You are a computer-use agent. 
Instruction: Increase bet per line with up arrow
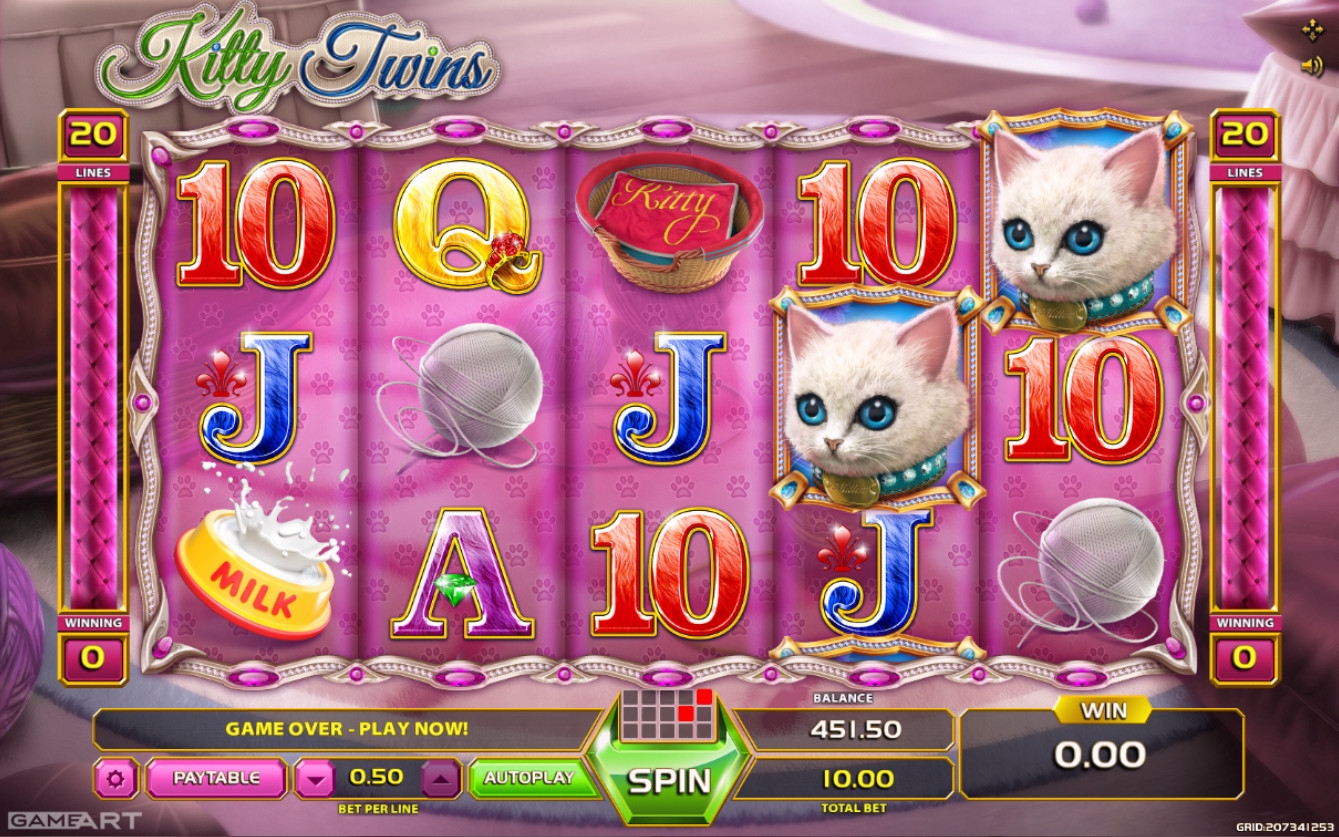click(x=442, y=778)
